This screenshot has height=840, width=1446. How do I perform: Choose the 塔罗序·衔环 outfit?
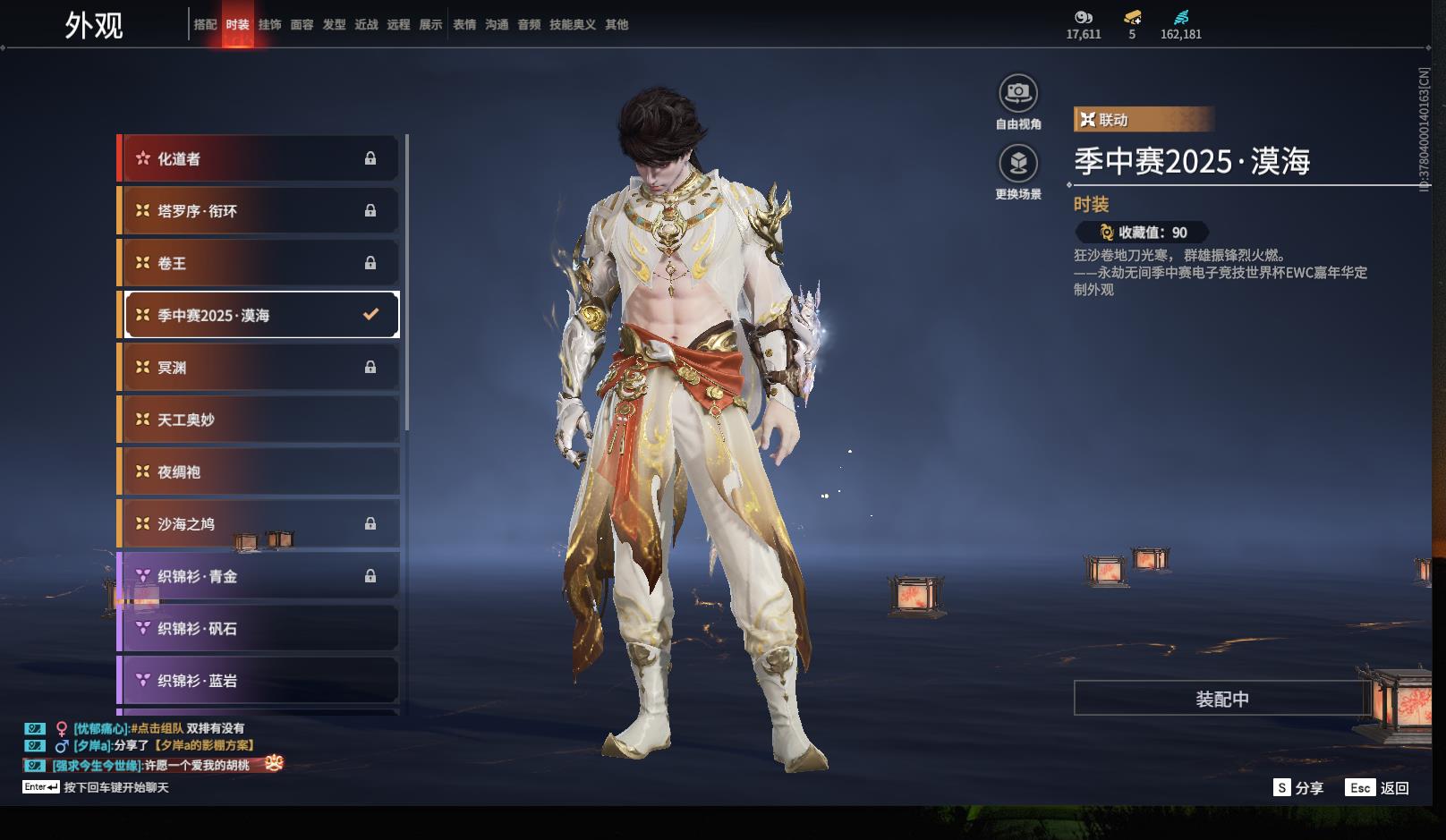(x=259, y=211)
